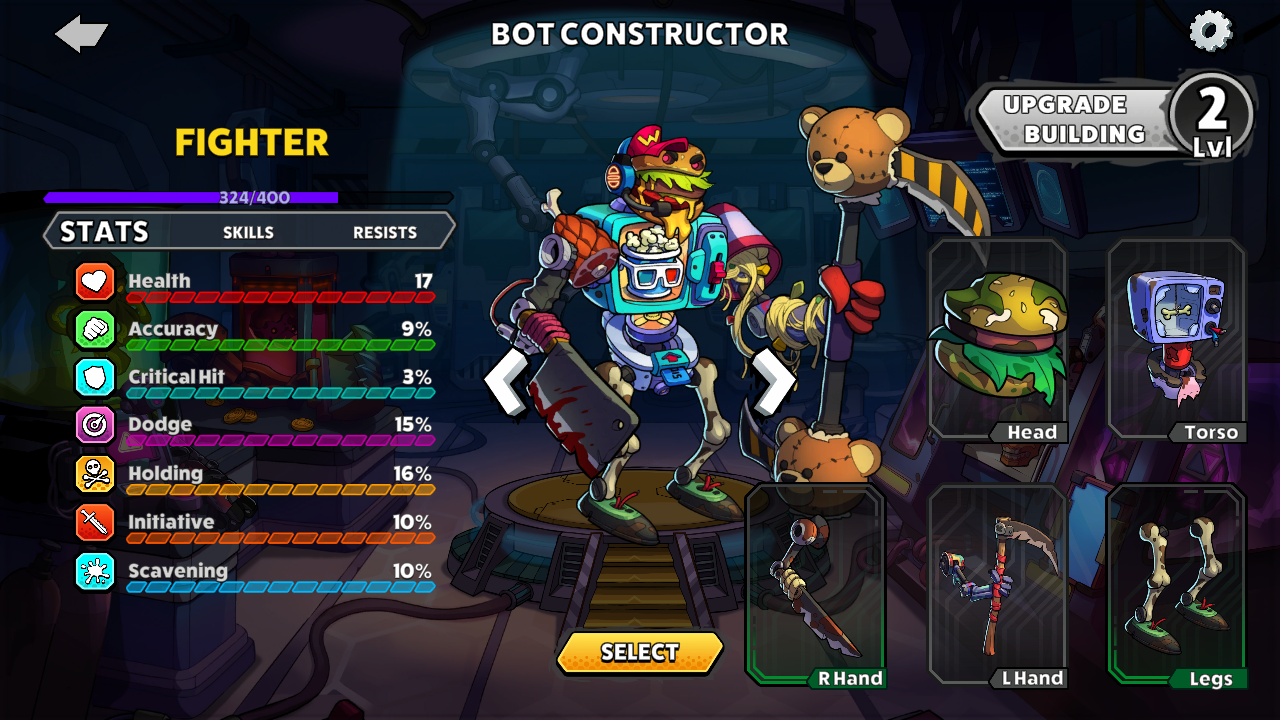Click the Upgrade Building button
Image resolution: width=1280 pixels, height=720 pixels.
1075,120
